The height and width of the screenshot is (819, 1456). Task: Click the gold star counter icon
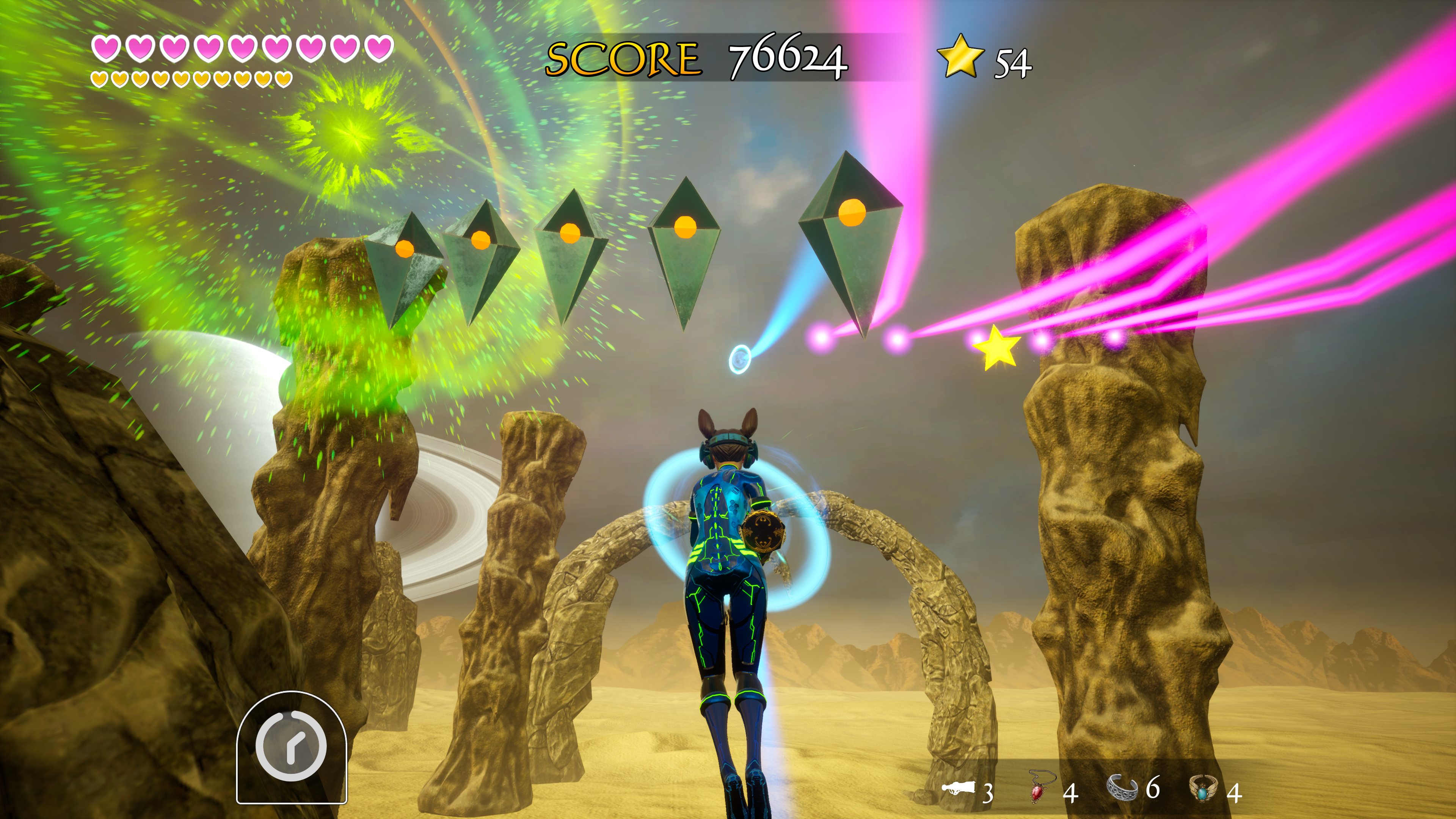(960, 56)
